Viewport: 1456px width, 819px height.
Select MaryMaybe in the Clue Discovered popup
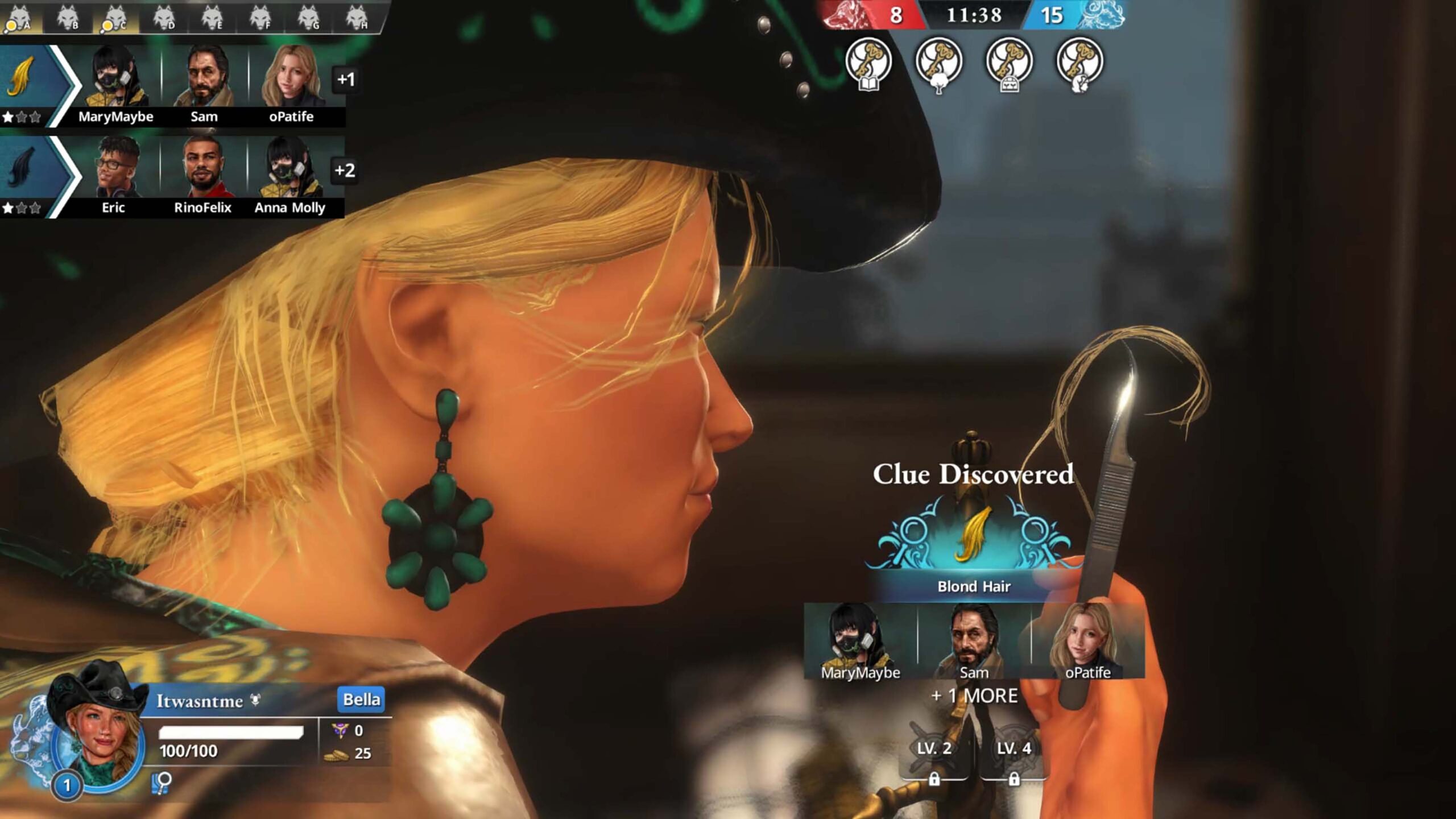pyautogui.click(x=860, y=642)
